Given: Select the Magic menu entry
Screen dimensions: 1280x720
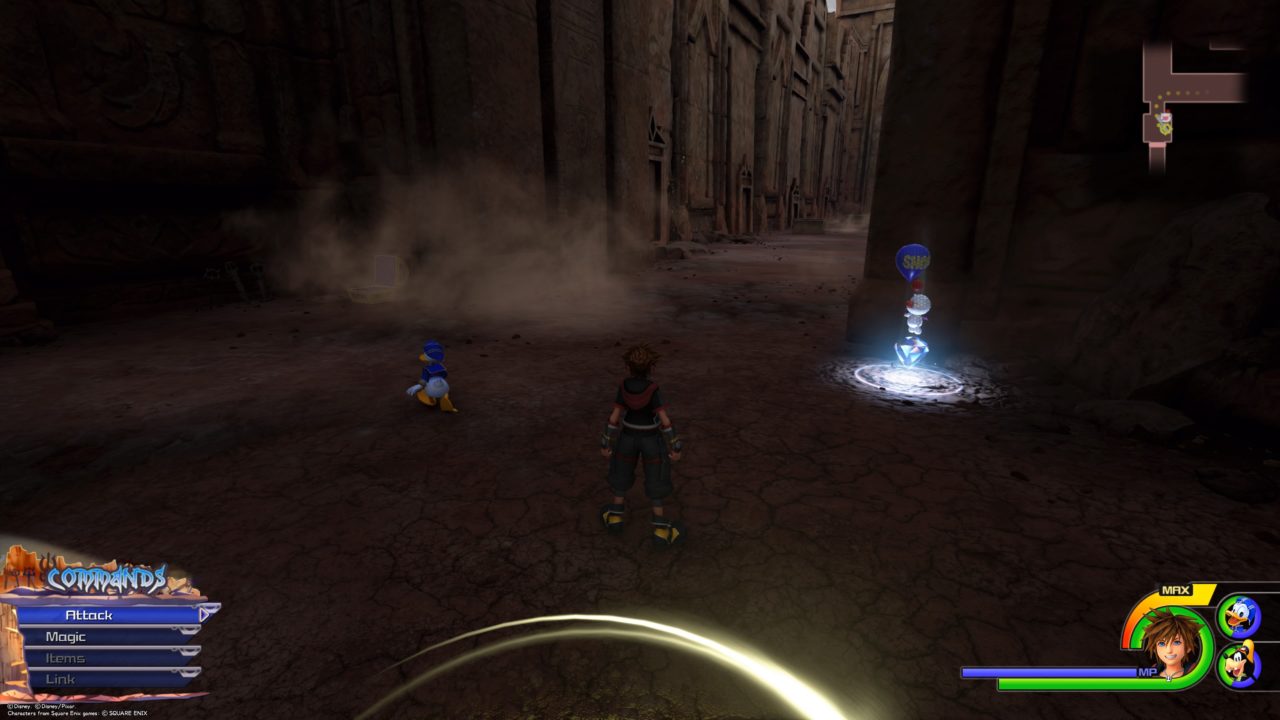Looking at the screenshot, I should click(x=65, y=637).
